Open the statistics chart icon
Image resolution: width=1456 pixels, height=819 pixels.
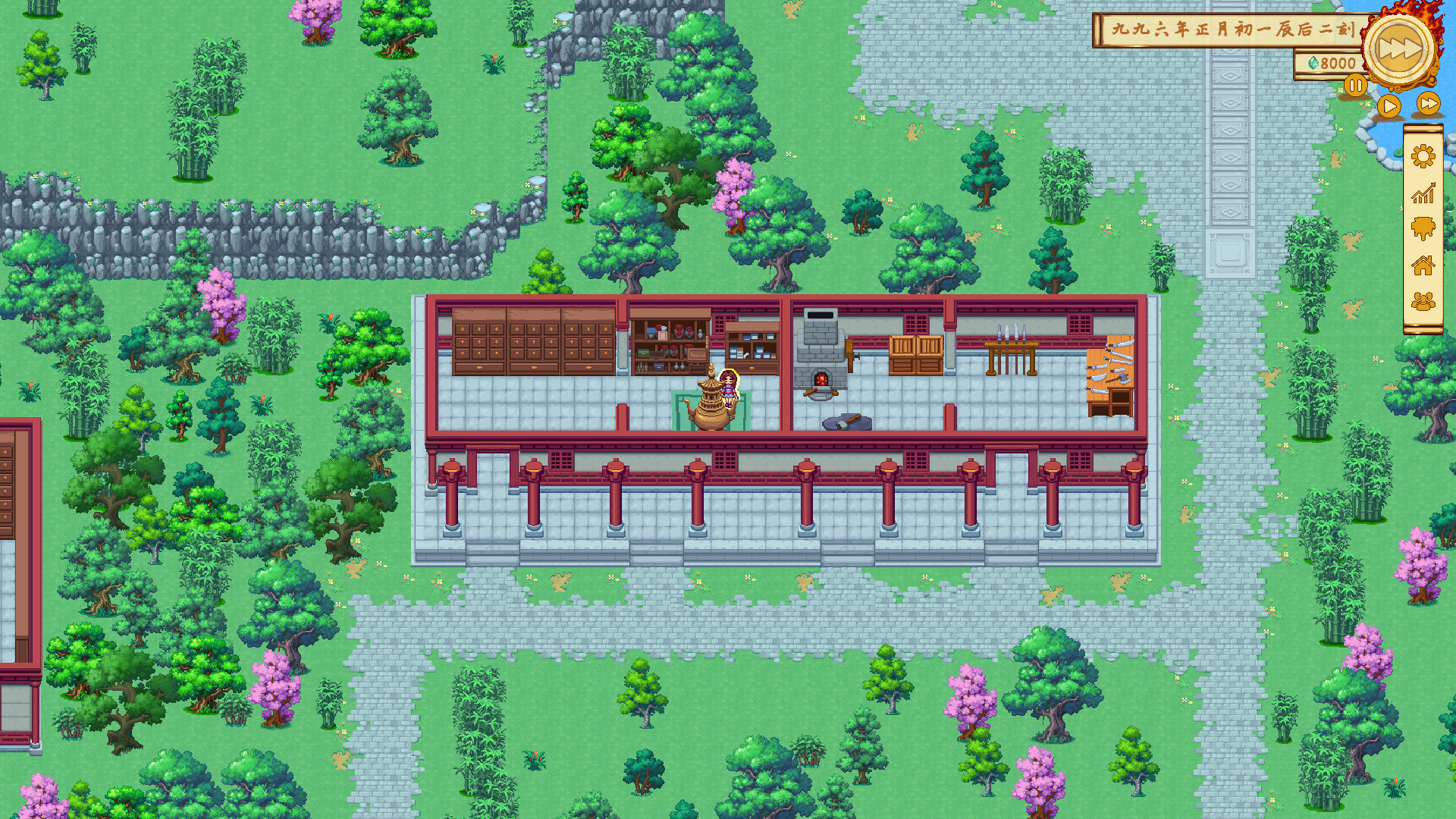point(1422,193)
